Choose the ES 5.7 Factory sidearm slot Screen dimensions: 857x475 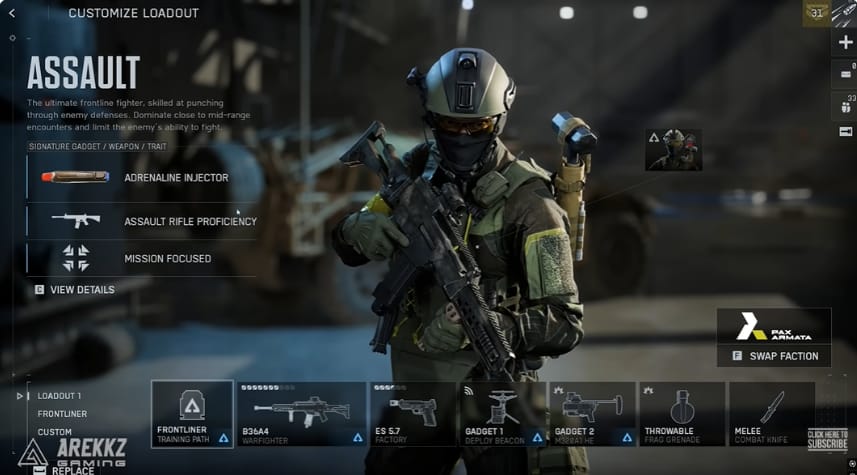pos(412,413)
